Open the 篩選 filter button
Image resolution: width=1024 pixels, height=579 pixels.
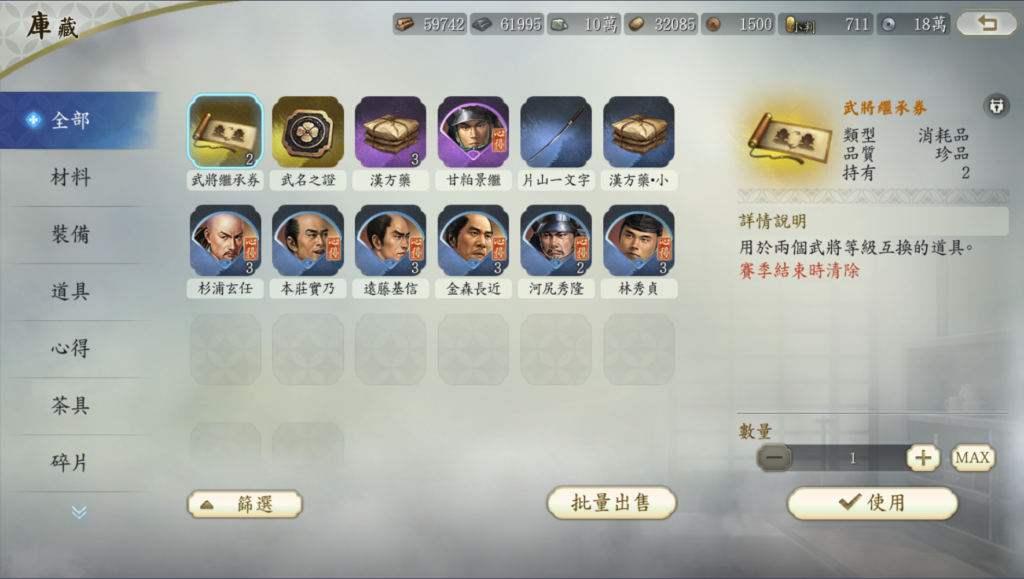[244, 504]
